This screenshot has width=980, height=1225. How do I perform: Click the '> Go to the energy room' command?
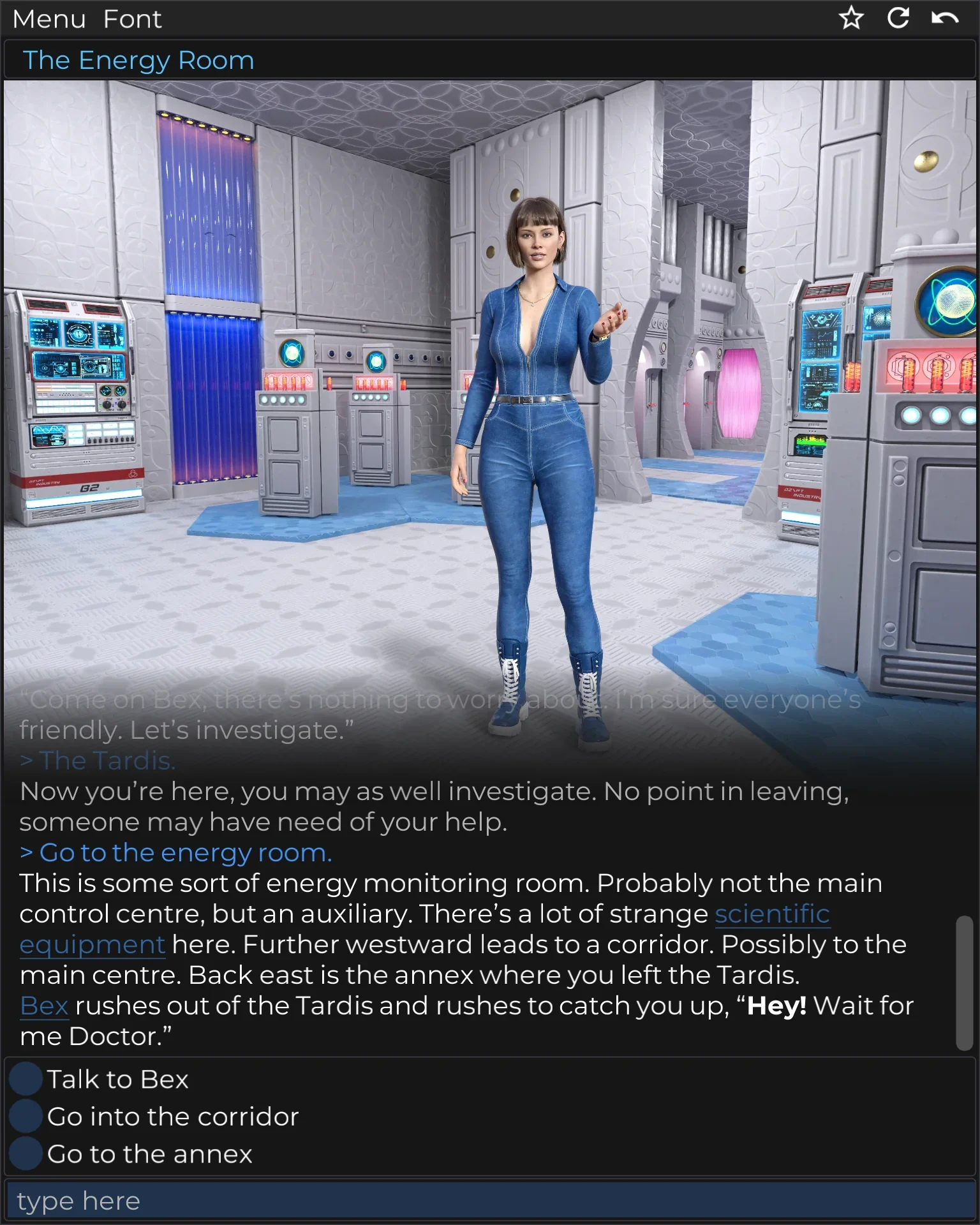point(175,852)
